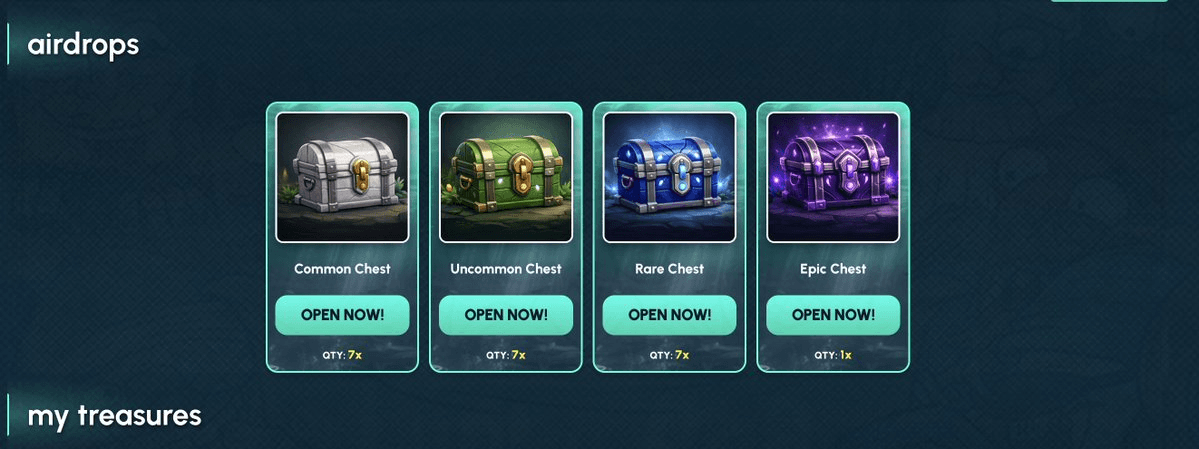Choose the green Uncommon Chest image

506,177
